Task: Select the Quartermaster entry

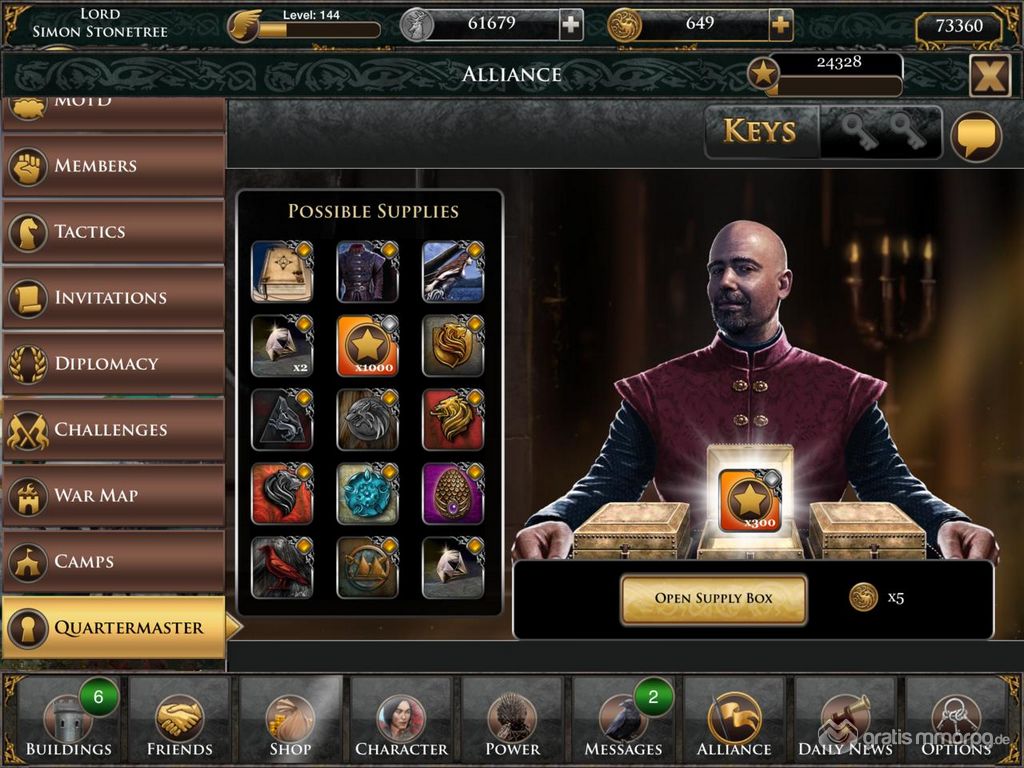Action: click(113, 628)
